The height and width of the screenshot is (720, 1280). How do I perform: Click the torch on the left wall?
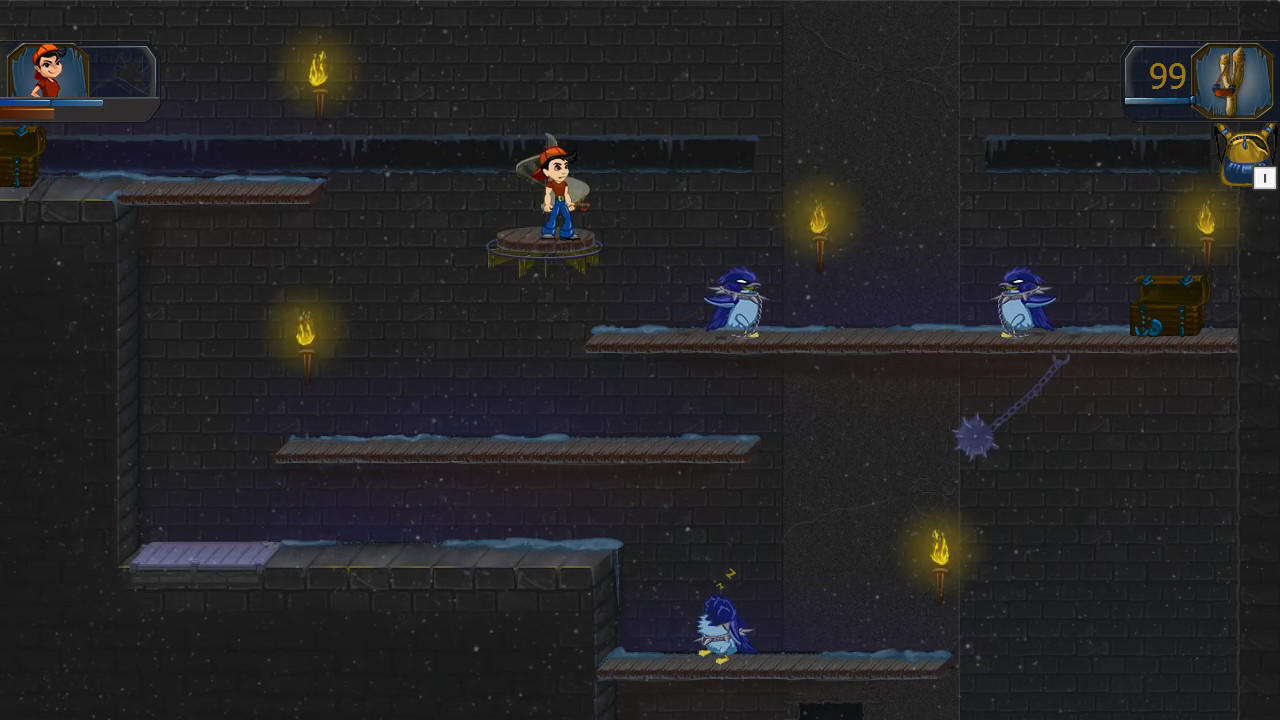pos(305,335)
